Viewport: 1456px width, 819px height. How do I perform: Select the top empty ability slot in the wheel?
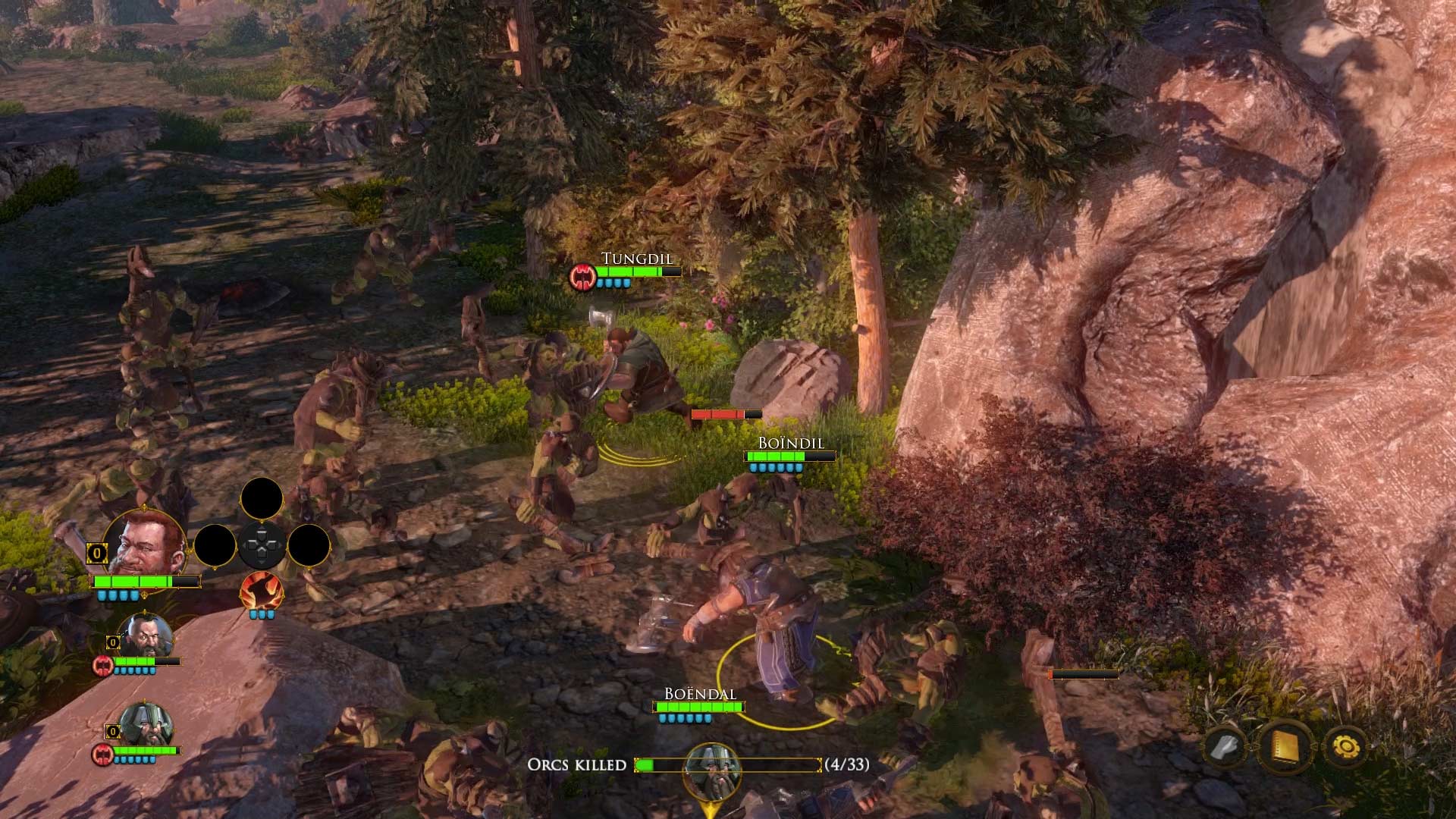(262, 499)
